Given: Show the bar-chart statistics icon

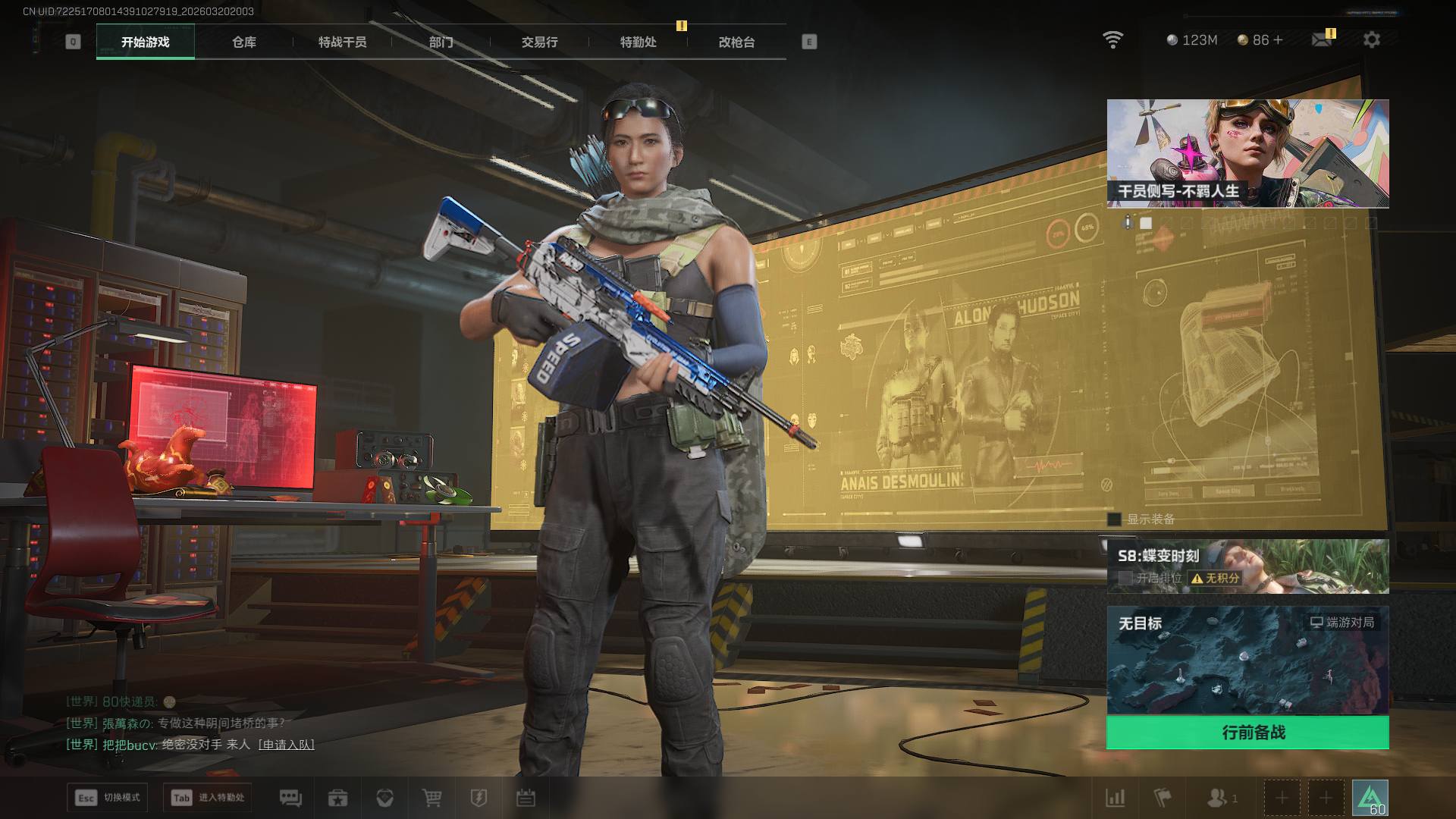Looking at the screenshot, I should [1116, 798].
